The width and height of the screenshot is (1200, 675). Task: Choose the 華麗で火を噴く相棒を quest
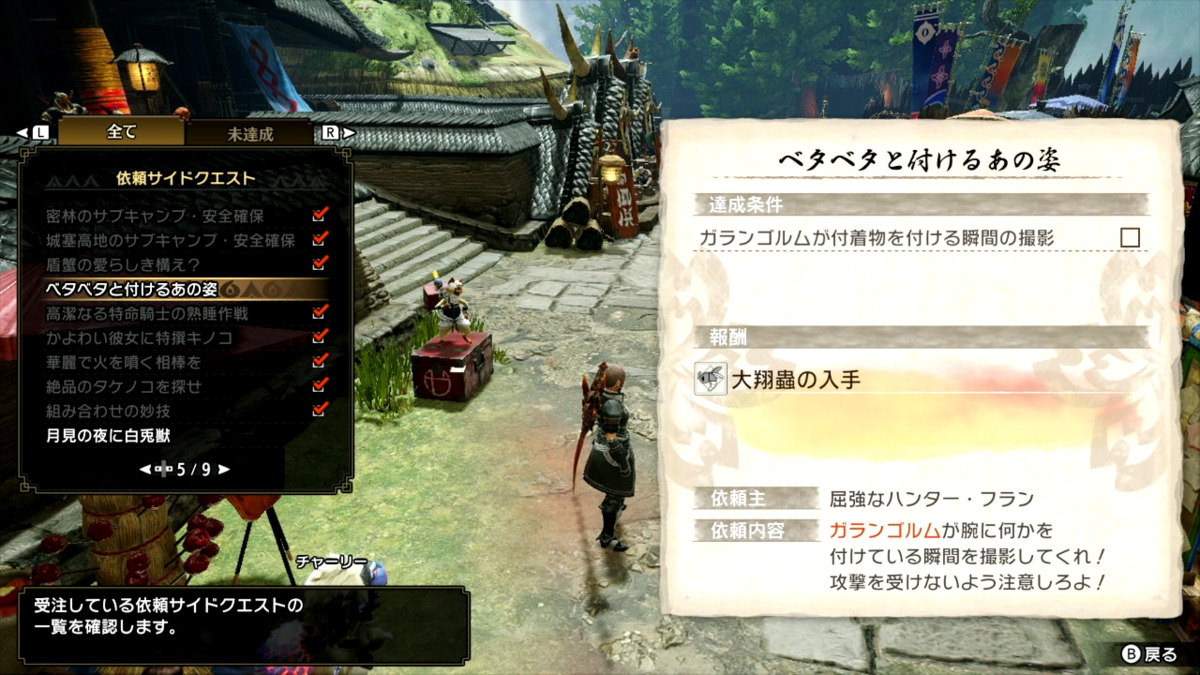[124, 361]
